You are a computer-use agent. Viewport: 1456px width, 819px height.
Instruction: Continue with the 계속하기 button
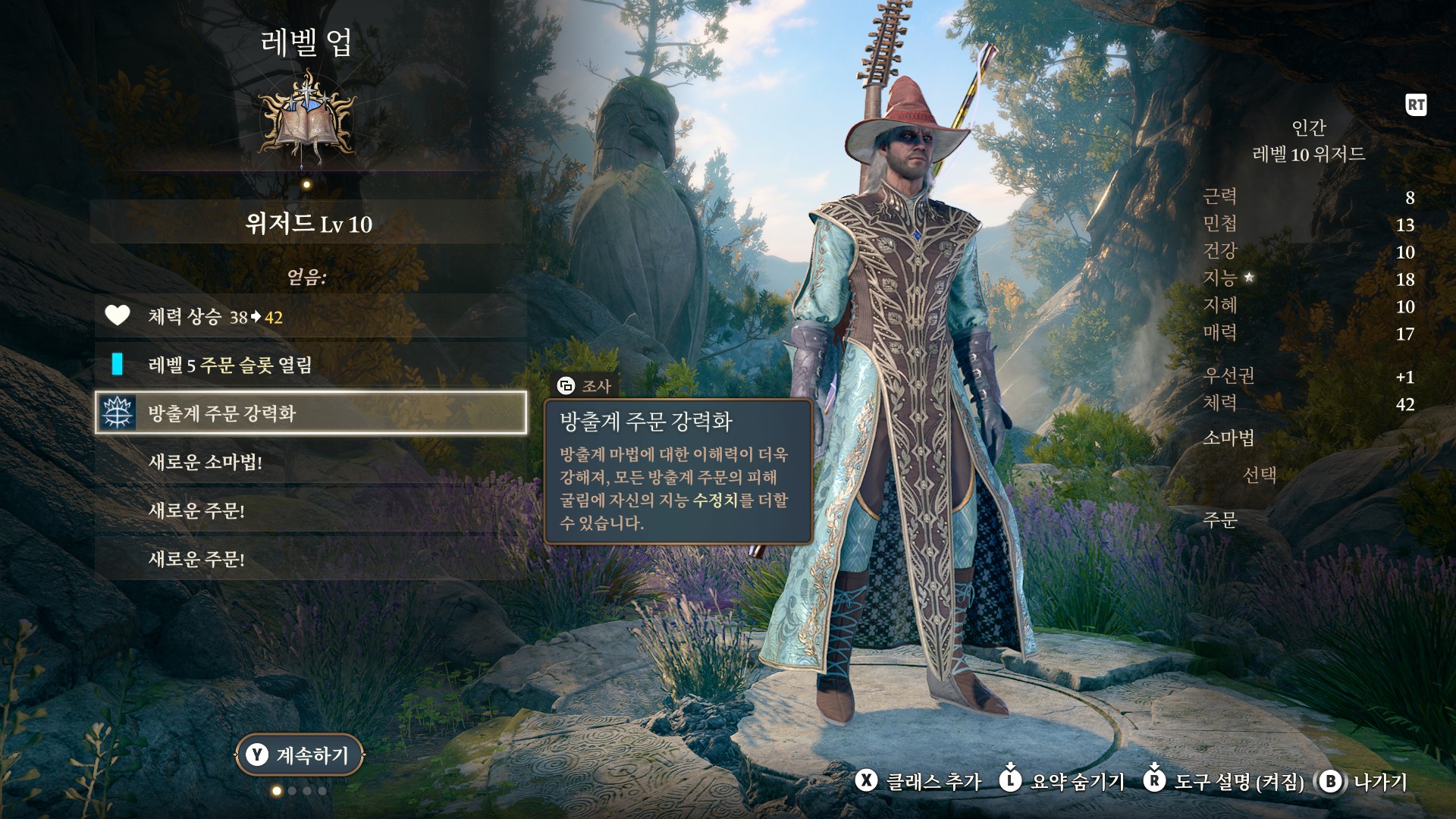[x=300, y=755]
